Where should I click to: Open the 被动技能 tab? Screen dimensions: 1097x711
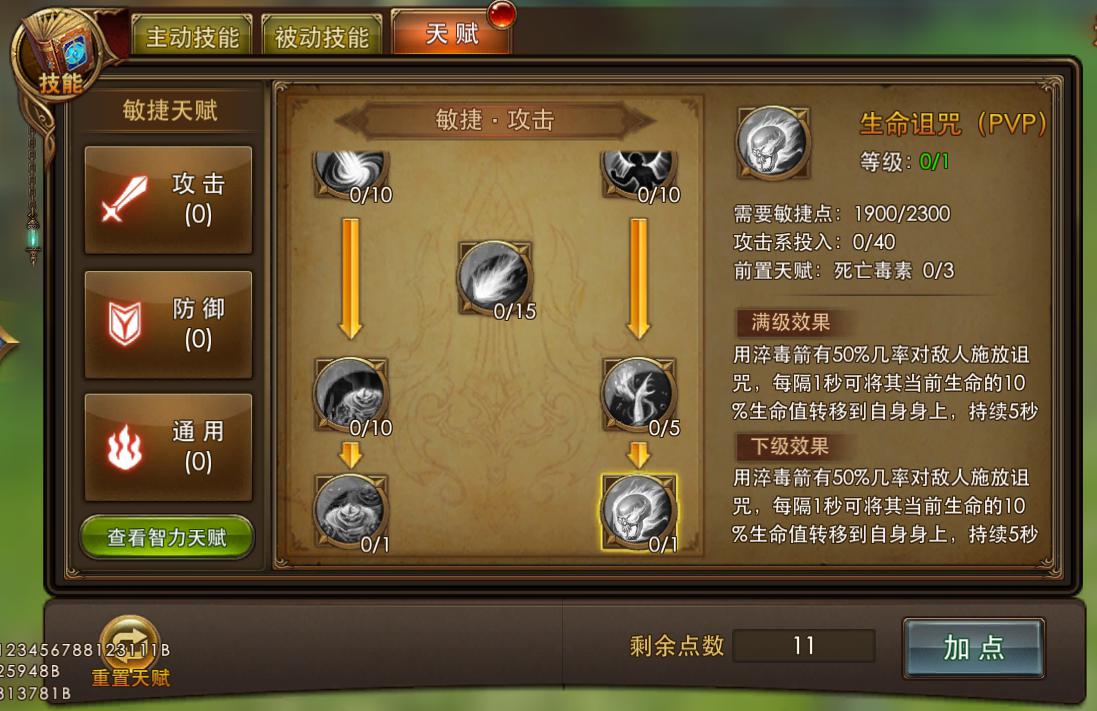coord(321,38)
